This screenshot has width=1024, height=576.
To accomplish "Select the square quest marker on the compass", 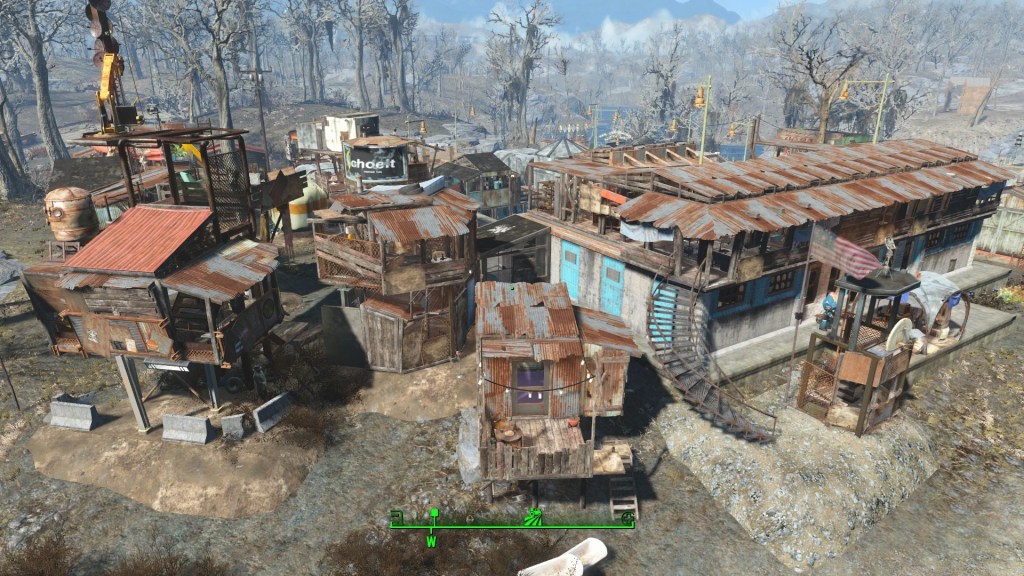I will (x=434, y=515).
